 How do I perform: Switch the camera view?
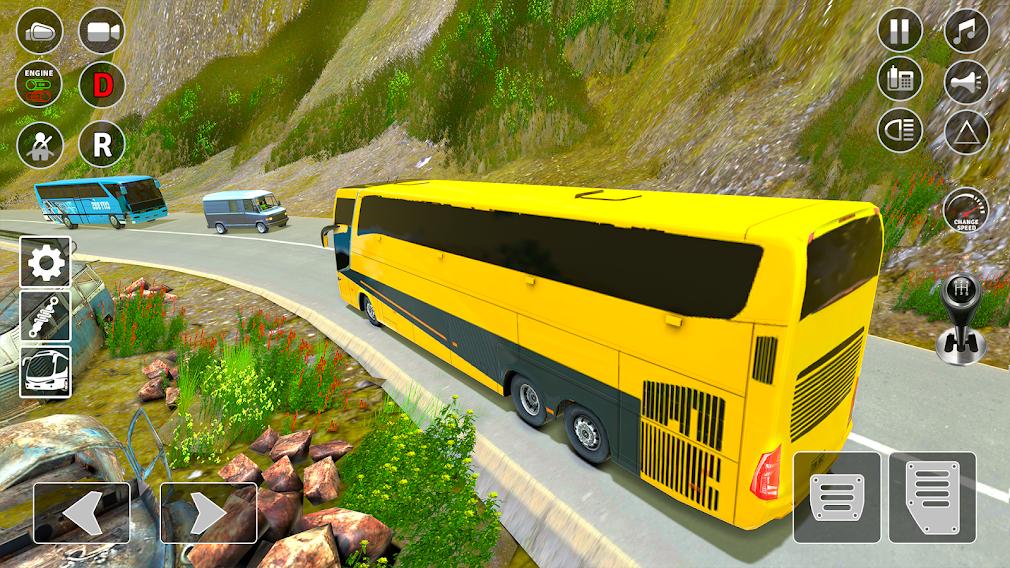point(101,30)
